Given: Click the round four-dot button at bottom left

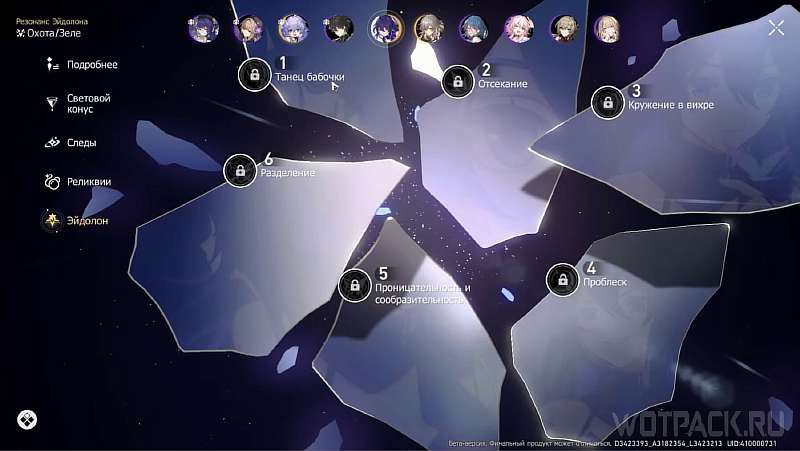Looking at the screenshot, I should (27, 420).
